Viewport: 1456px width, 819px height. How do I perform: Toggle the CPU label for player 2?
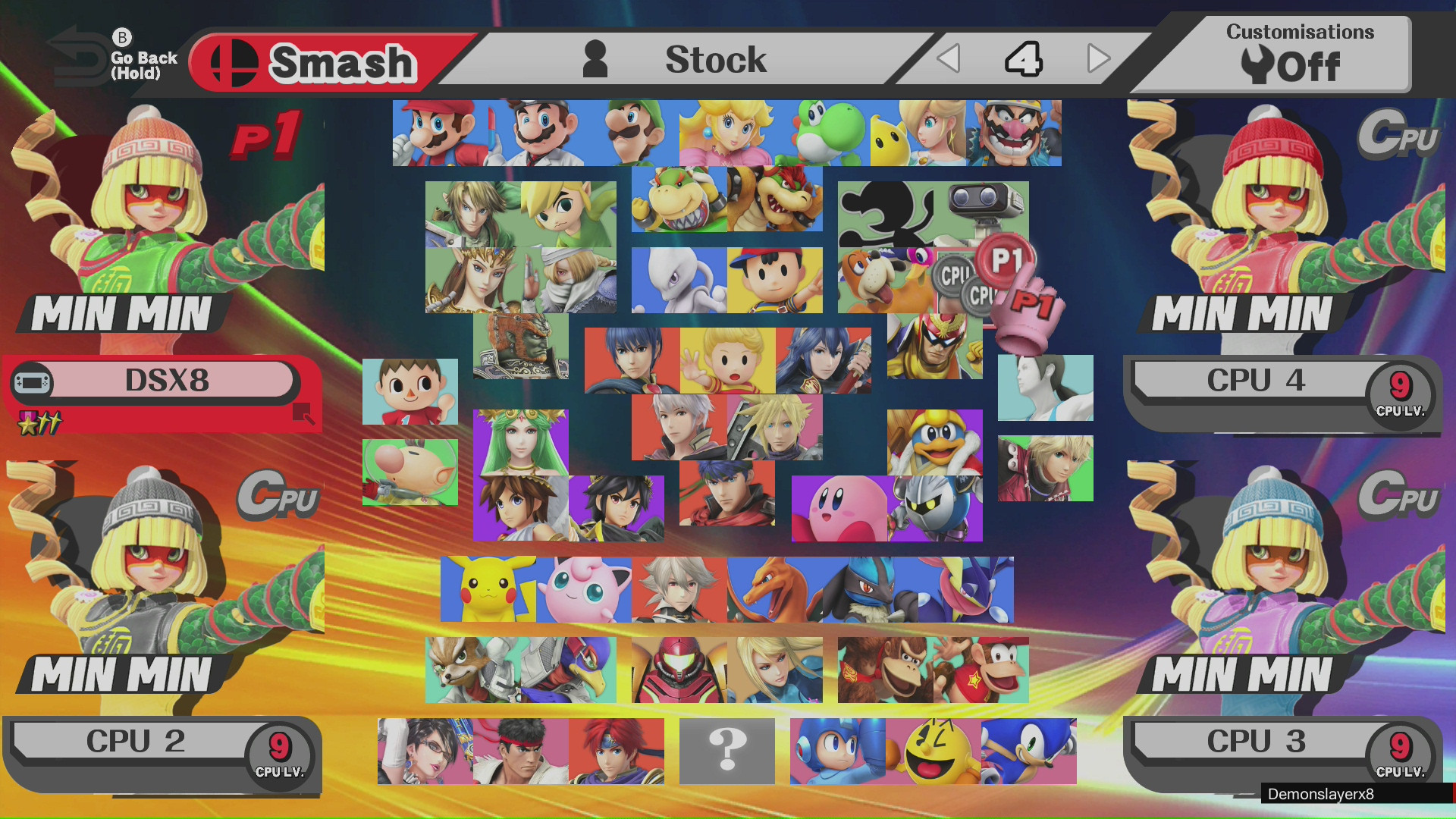tap(281, 497)
